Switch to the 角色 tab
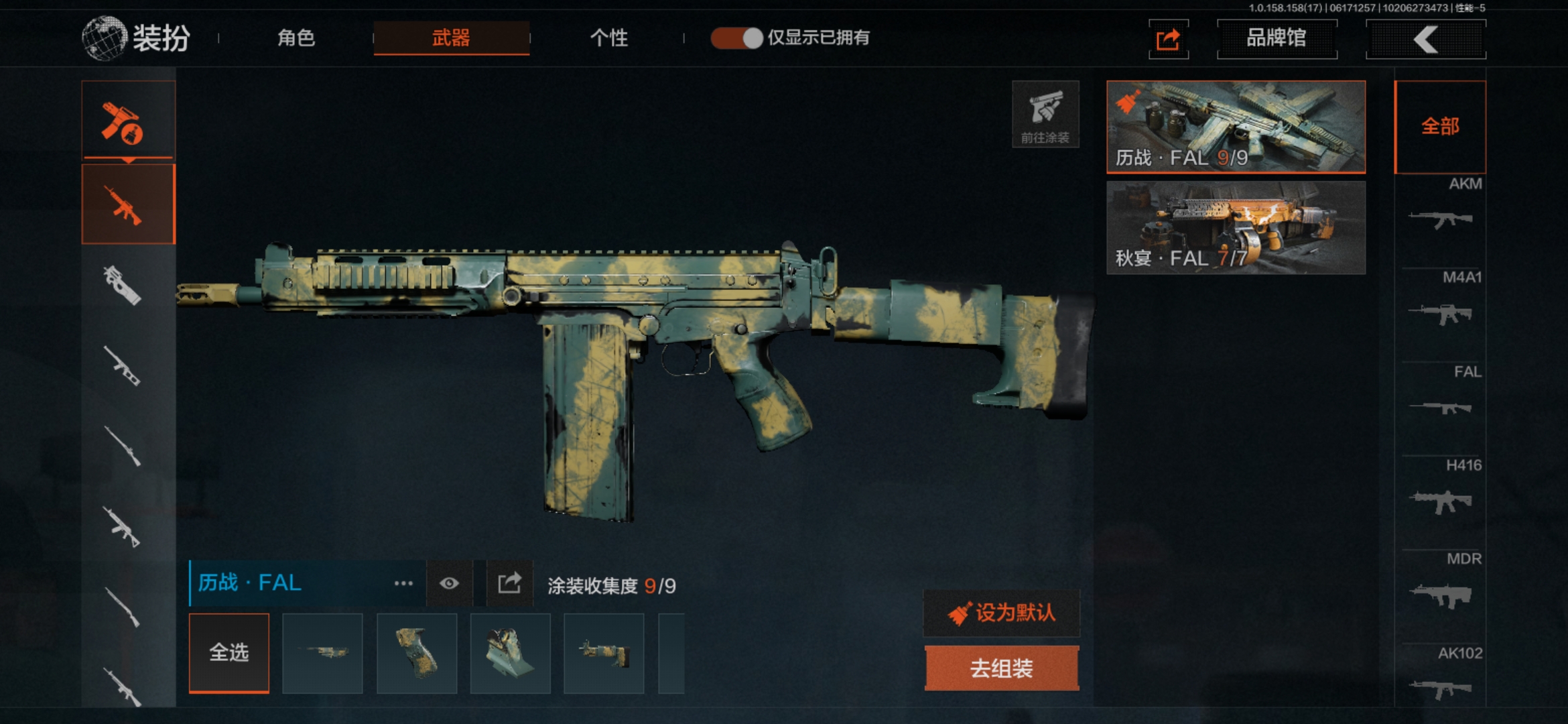1568x724 pixels. [x=296, y=38]
